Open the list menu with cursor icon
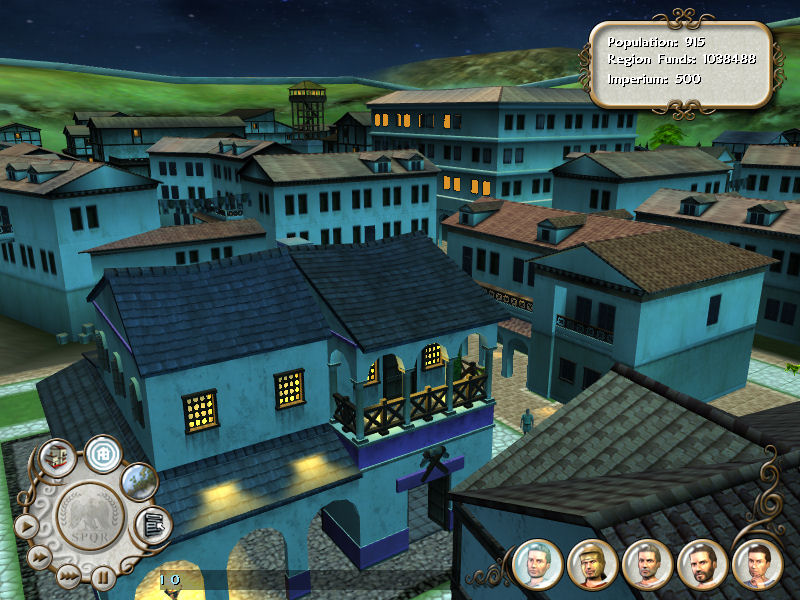The height and width of the screenshot is (600, 800). coord(153,522)
